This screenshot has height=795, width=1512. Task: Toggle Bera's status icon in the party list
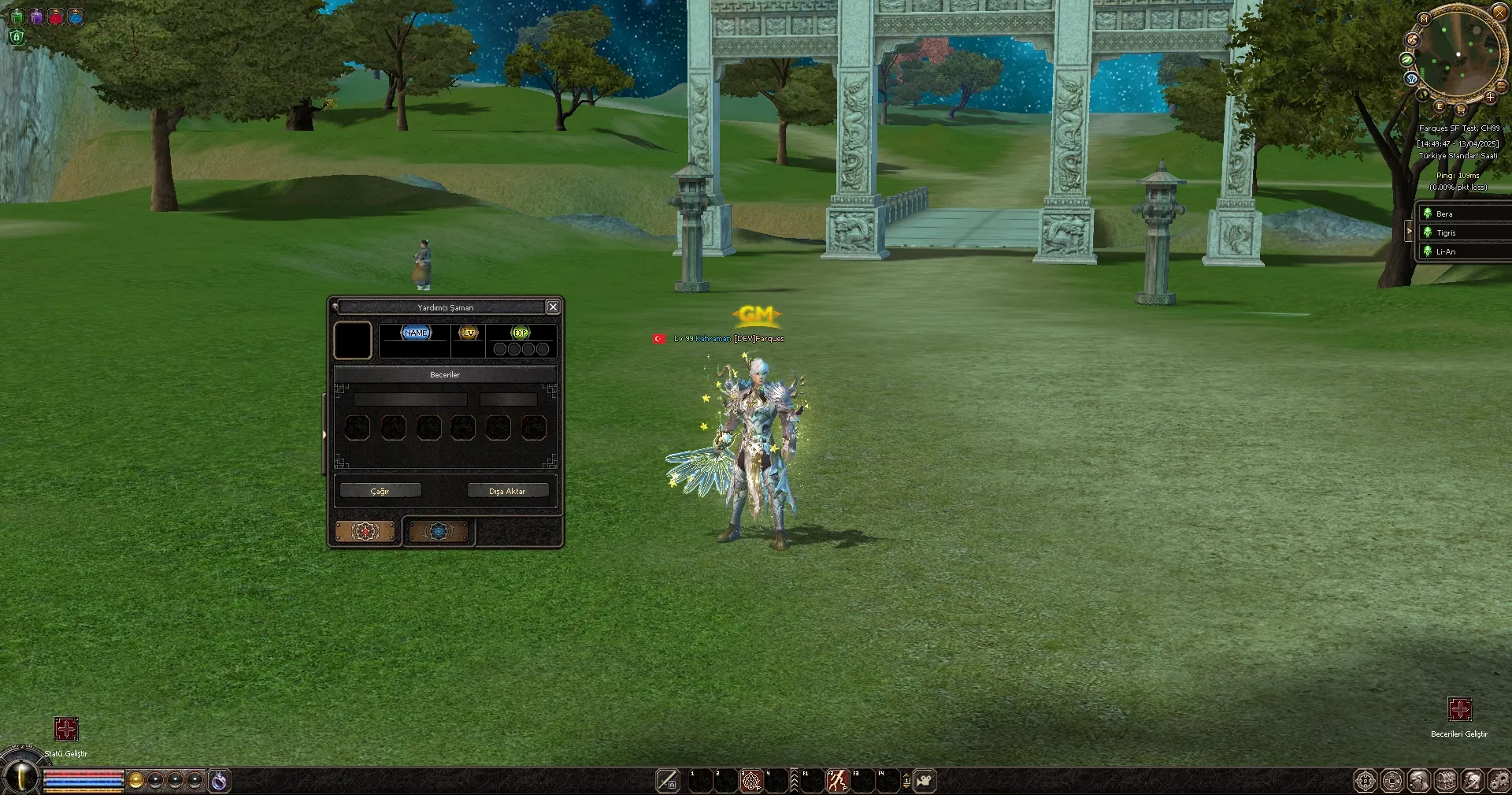[1429, 213]
